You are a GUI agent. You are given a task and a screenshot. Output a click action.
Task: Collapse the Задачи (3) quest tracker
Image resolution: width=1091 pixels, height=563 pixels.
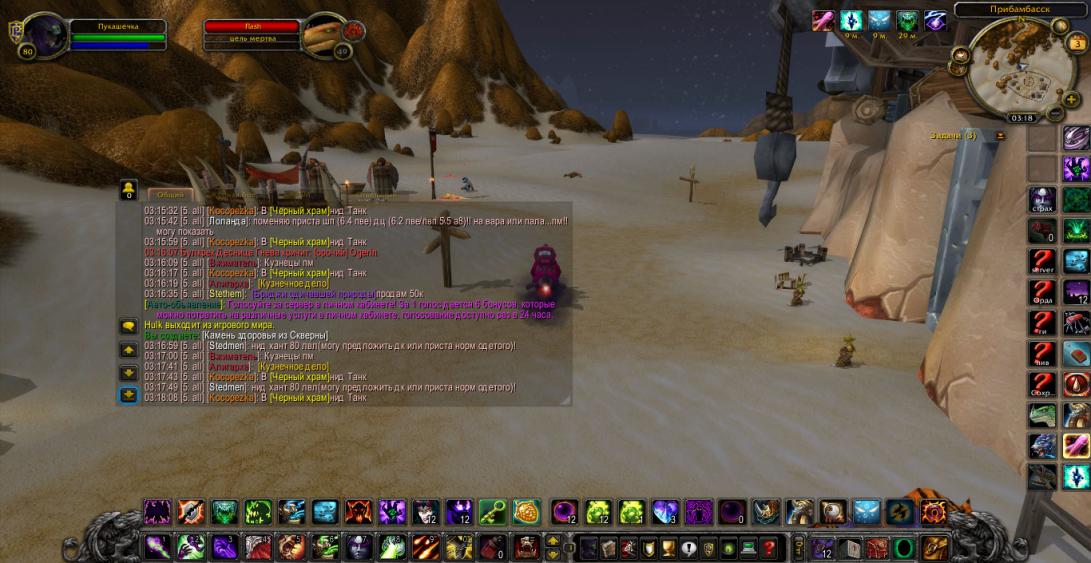[x=998, y=134]
